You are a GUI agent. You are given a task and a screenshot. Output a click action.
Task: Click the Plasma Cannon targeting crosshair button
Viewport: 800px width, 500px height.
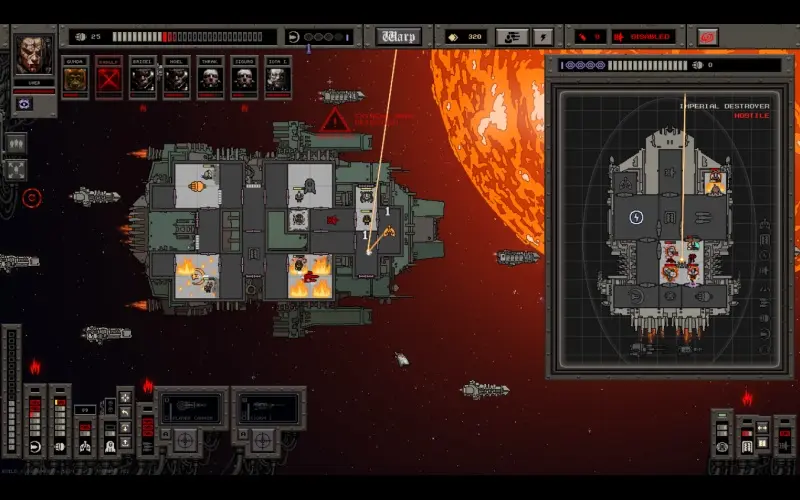click(x=184, y=438)
